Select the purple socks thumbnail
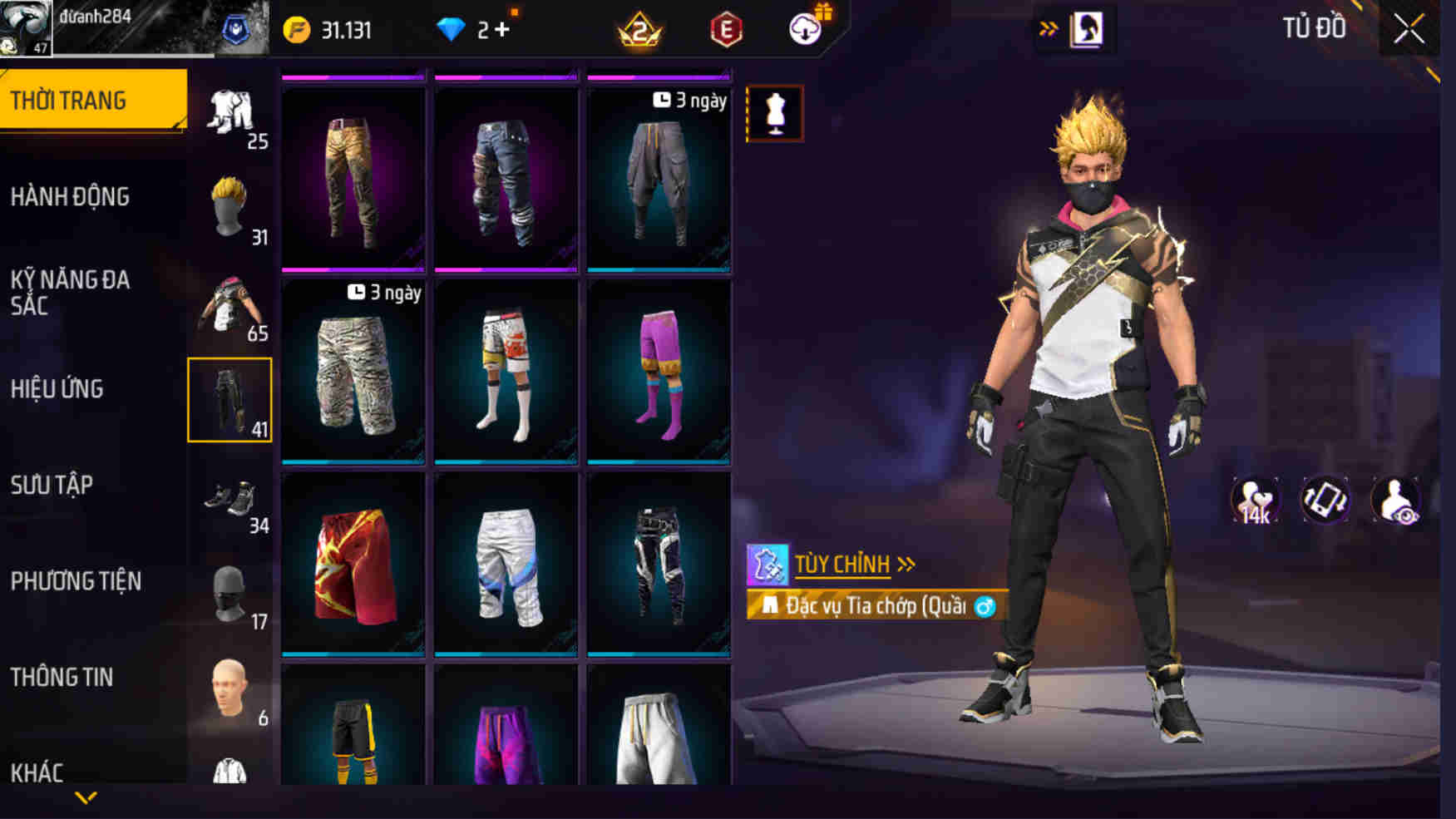The width and height of the screenshot is (1456, 819). (x=661, y=370)
